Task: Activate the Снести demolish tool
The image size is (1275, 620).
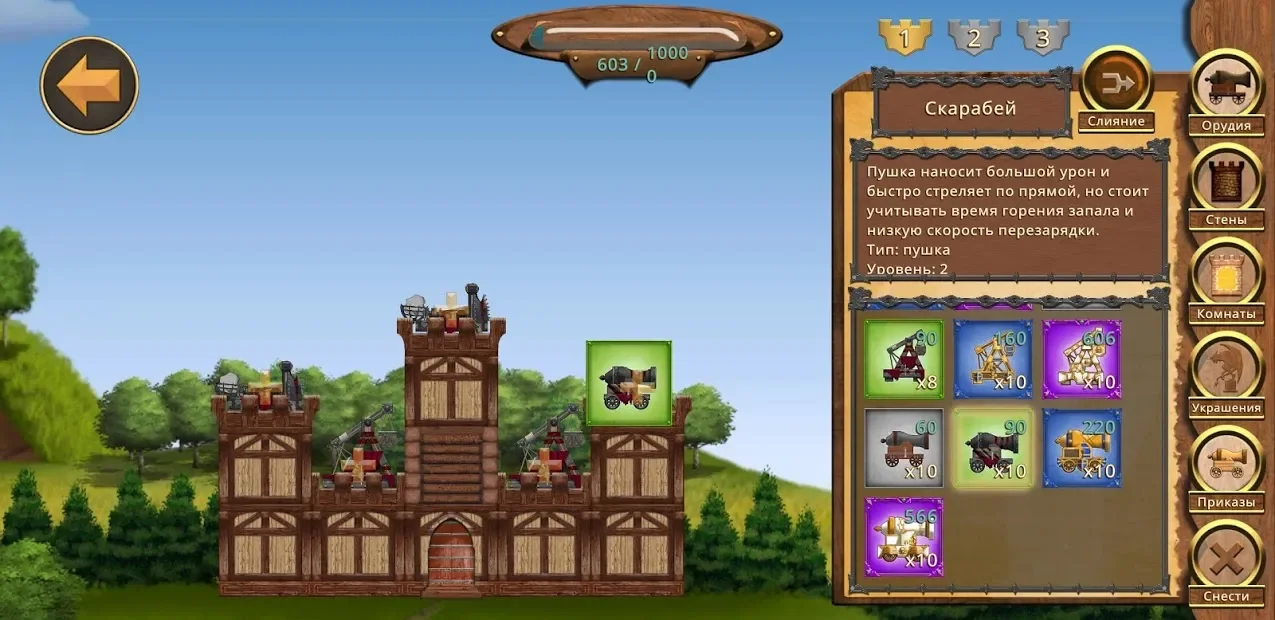Action: pyautogui.click(x=1226, y=558)
